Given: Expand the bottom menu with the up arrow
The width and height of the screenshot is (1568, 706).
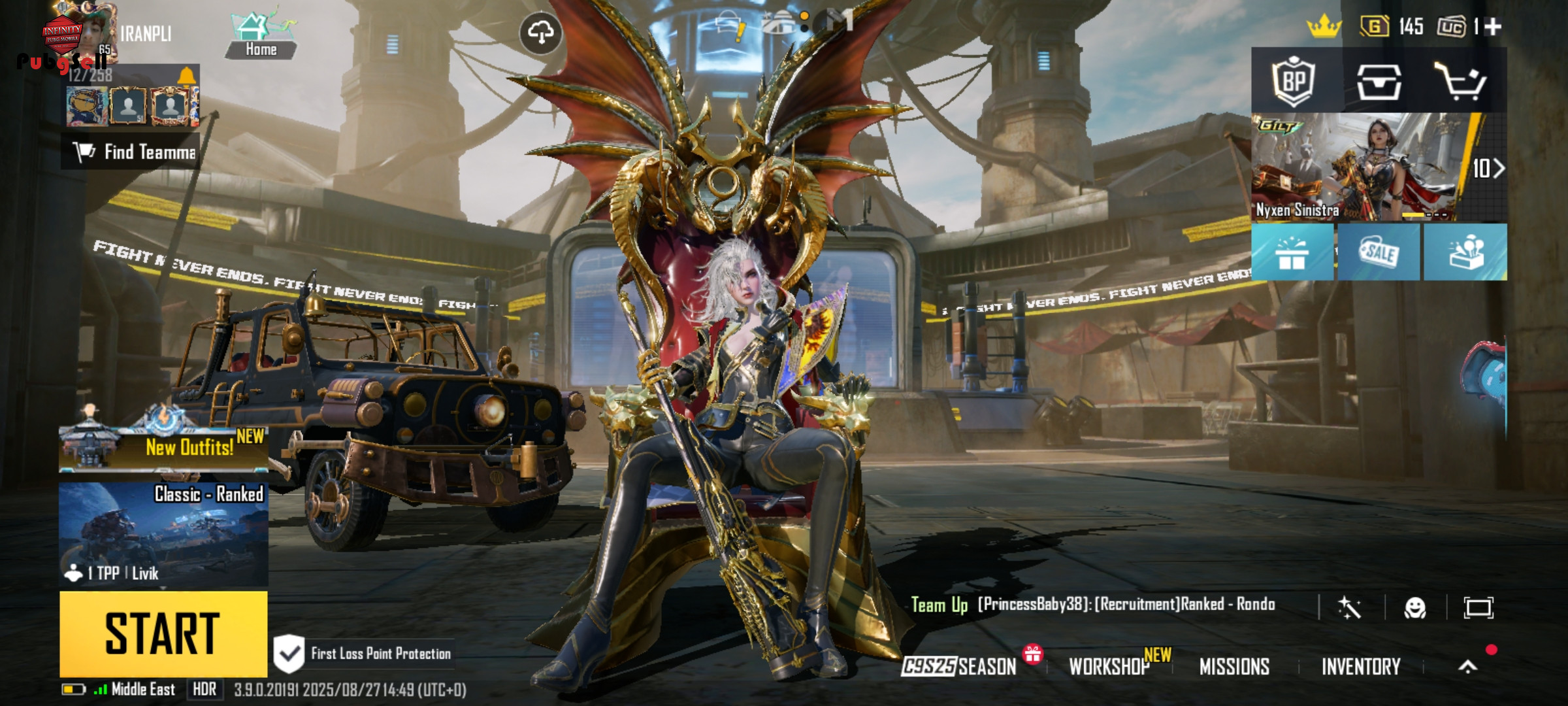Looking at the screenshot, I should pos(1467,666).
